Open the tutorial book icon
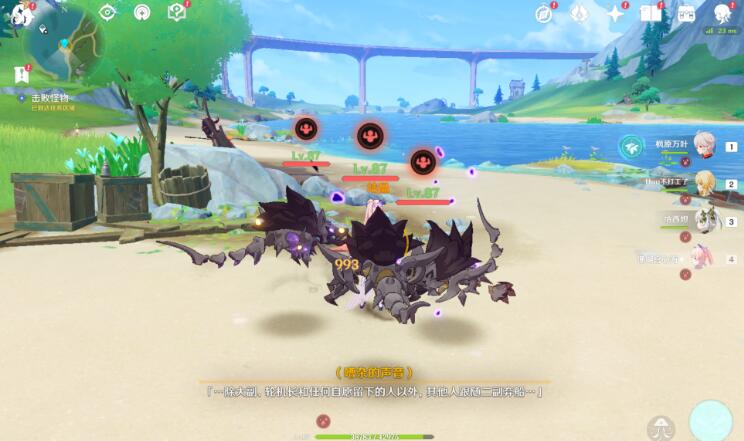This screenshot has height=441, width=744. [x=177, y=12]
